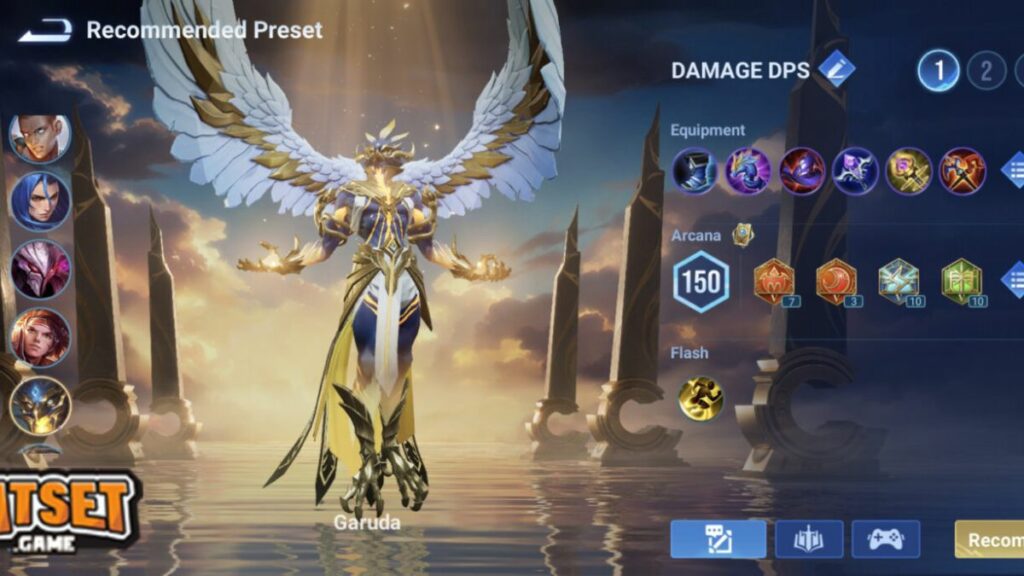This screenshot has height=576, width=1024.
Task: Edit the DAMAGE DPS preset name
Action: tap(836, 70)
